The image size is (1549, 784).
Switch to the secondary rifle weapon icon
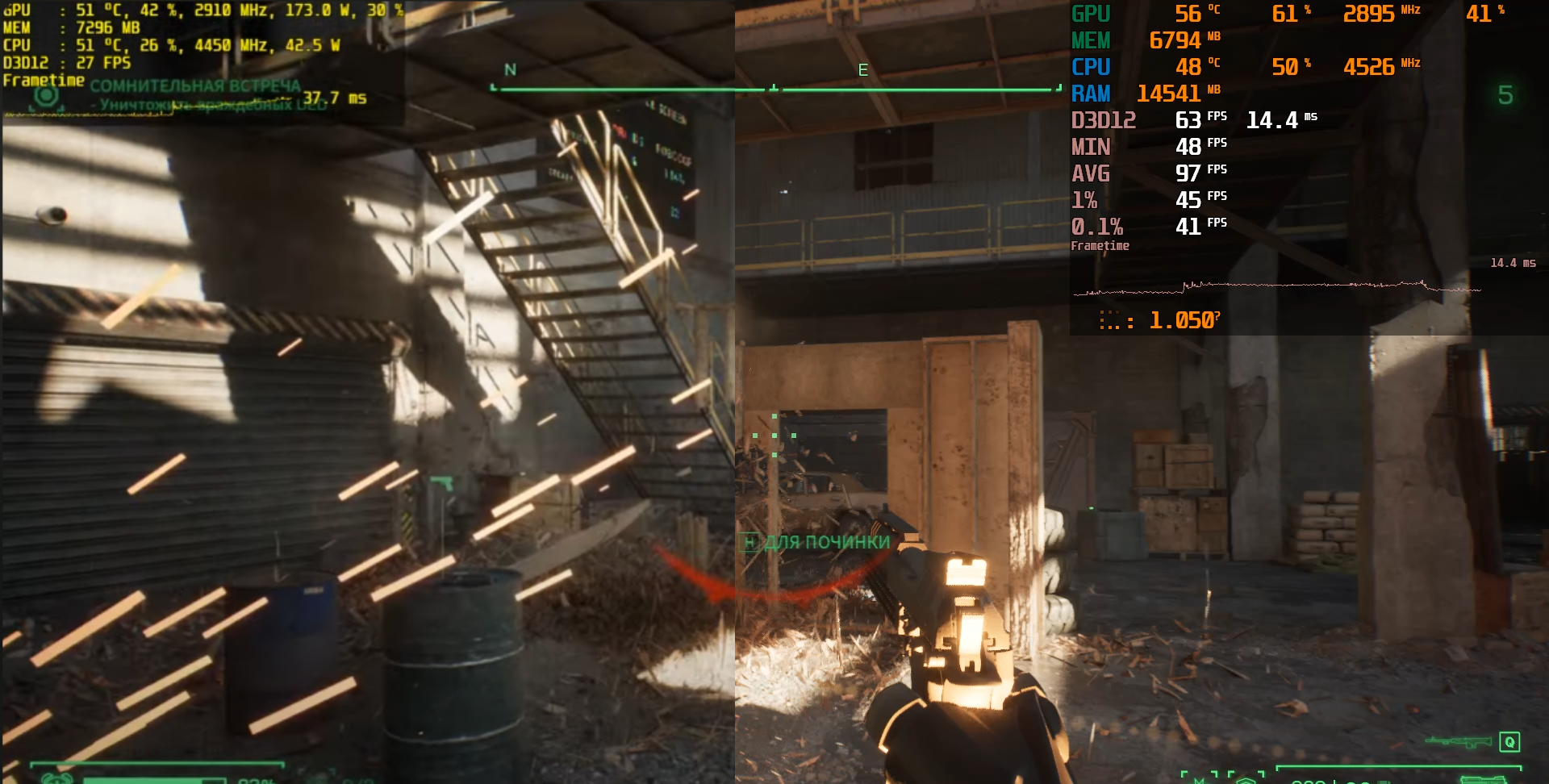click(1458, 741)
